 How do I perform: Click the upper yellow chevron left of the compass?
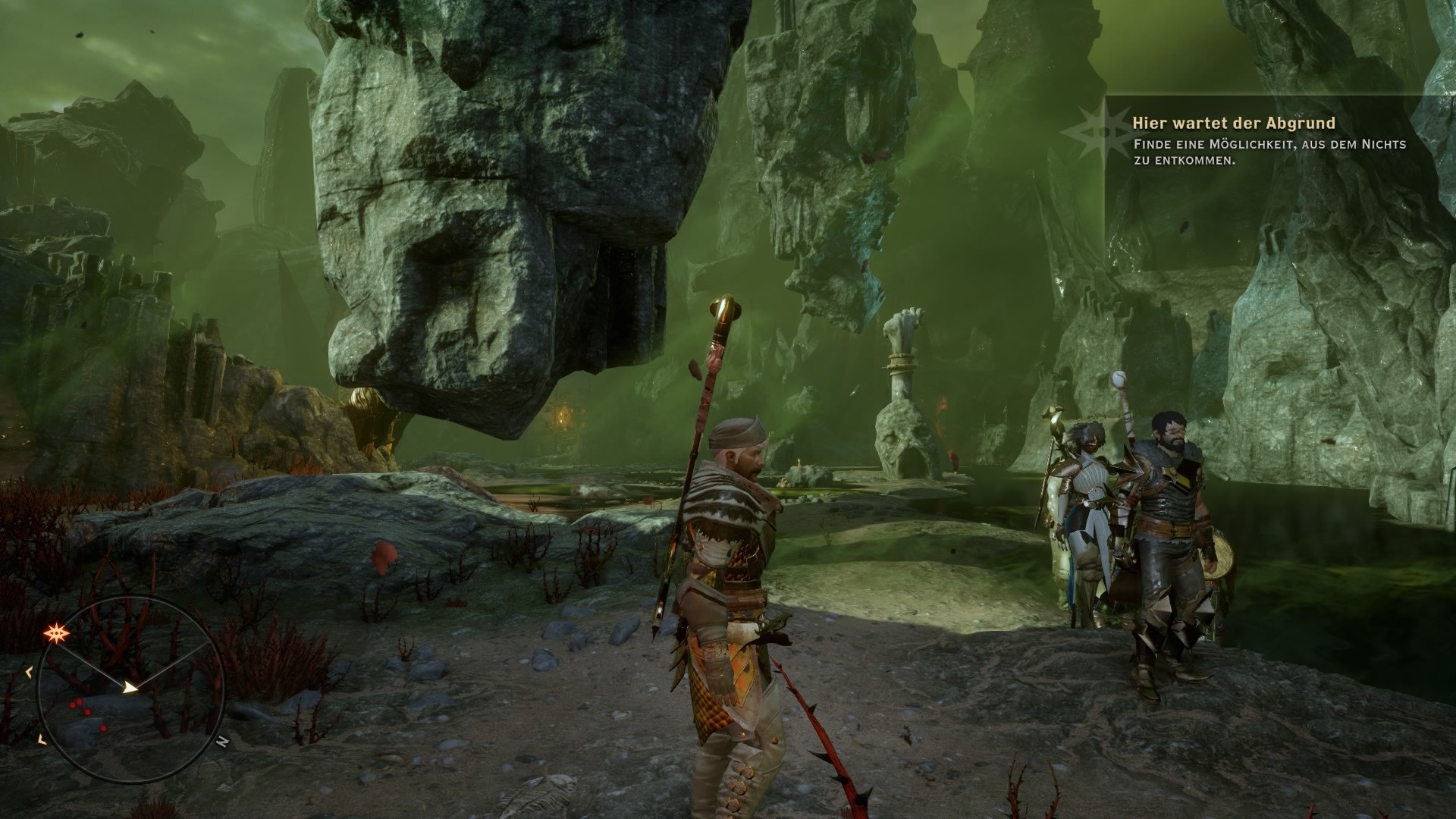(28, 673)
